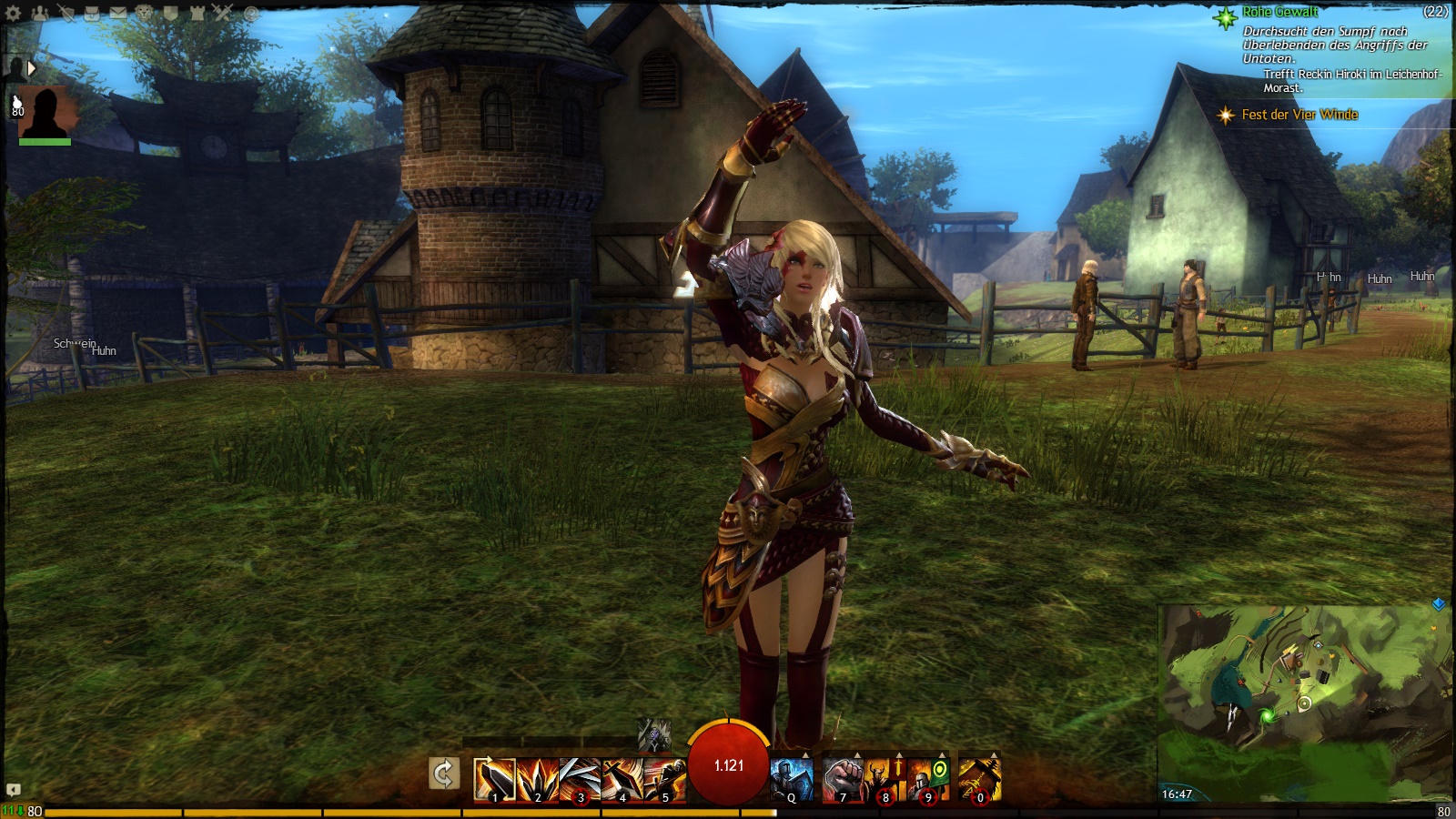Activate weapon skill 1 greatsword slash

[x=494, y=779]
